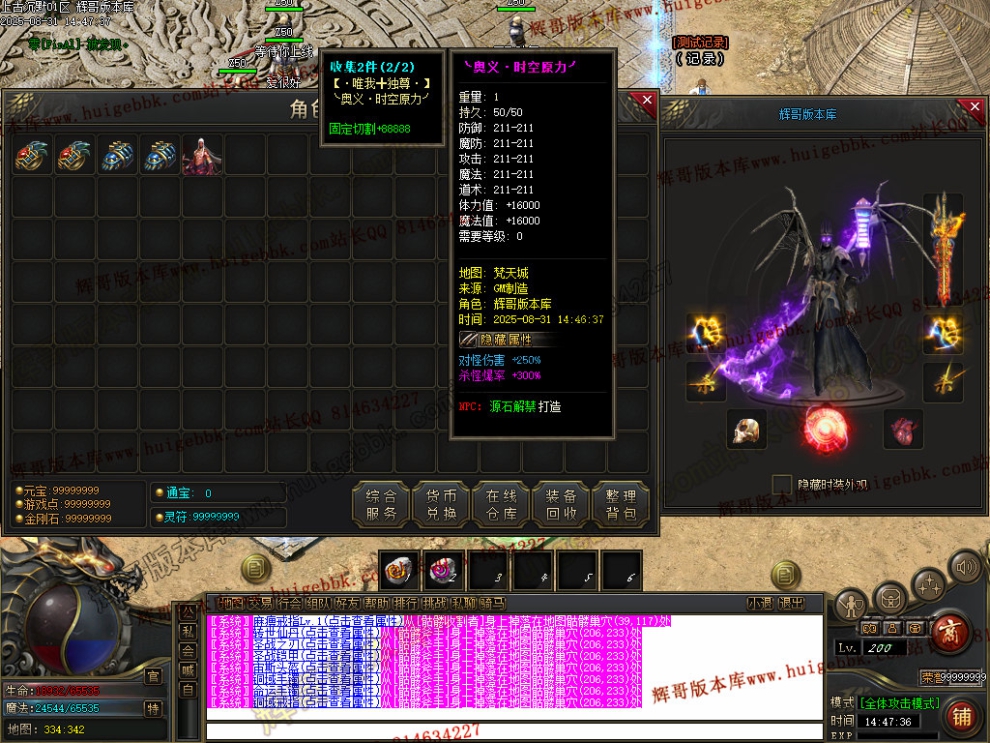Open the 交易 trade tab
The height and width of the screenshot is (743, 990).
(260, 603)
